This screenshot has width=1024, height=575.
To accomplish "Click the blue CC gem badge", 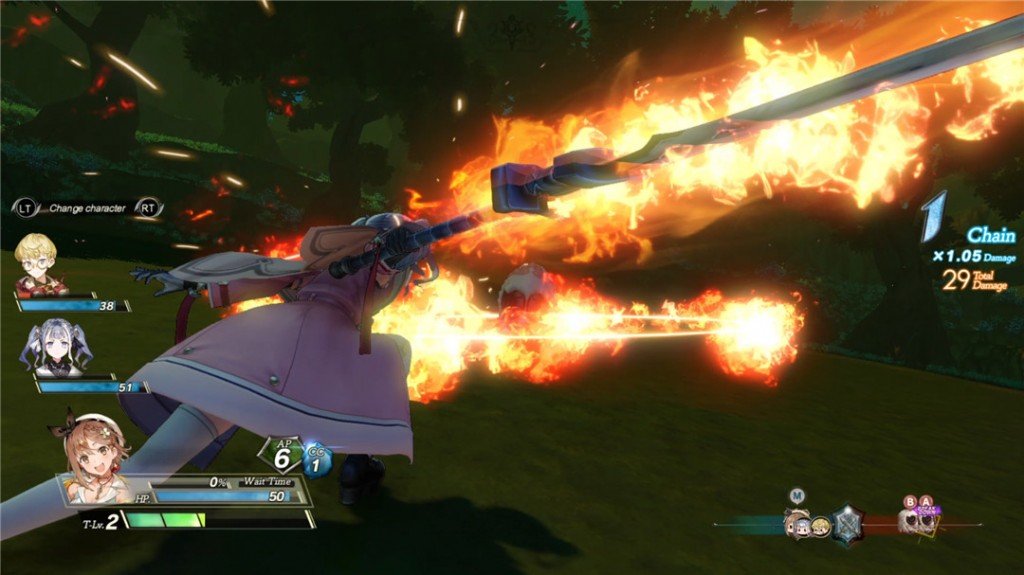I will pyautogui.click(x=317, y=459).
